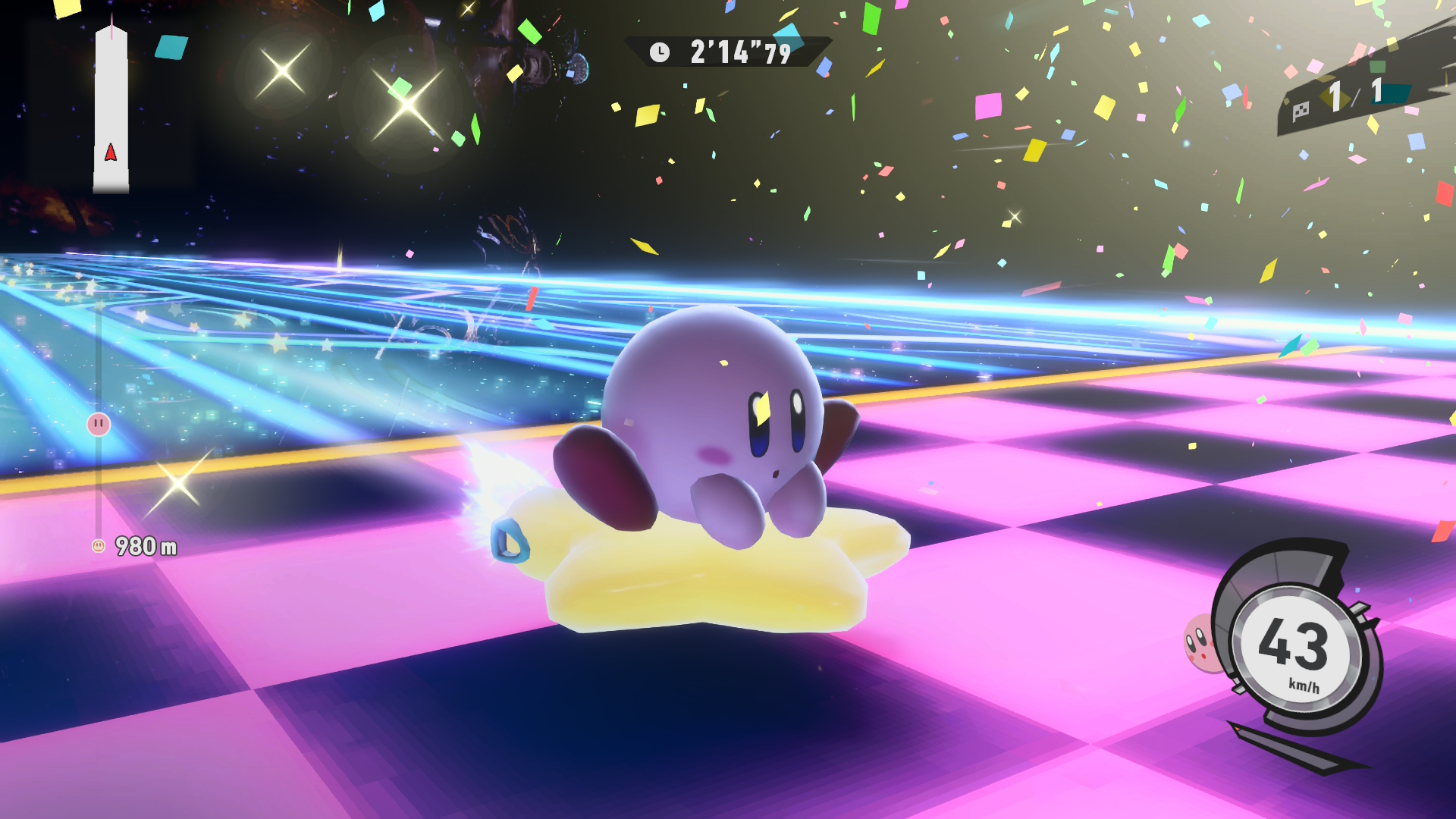Viewport: 1456px width, 819px height.
Task: Click the pink Kirby marker on the progress track
Action: point(99,424)
